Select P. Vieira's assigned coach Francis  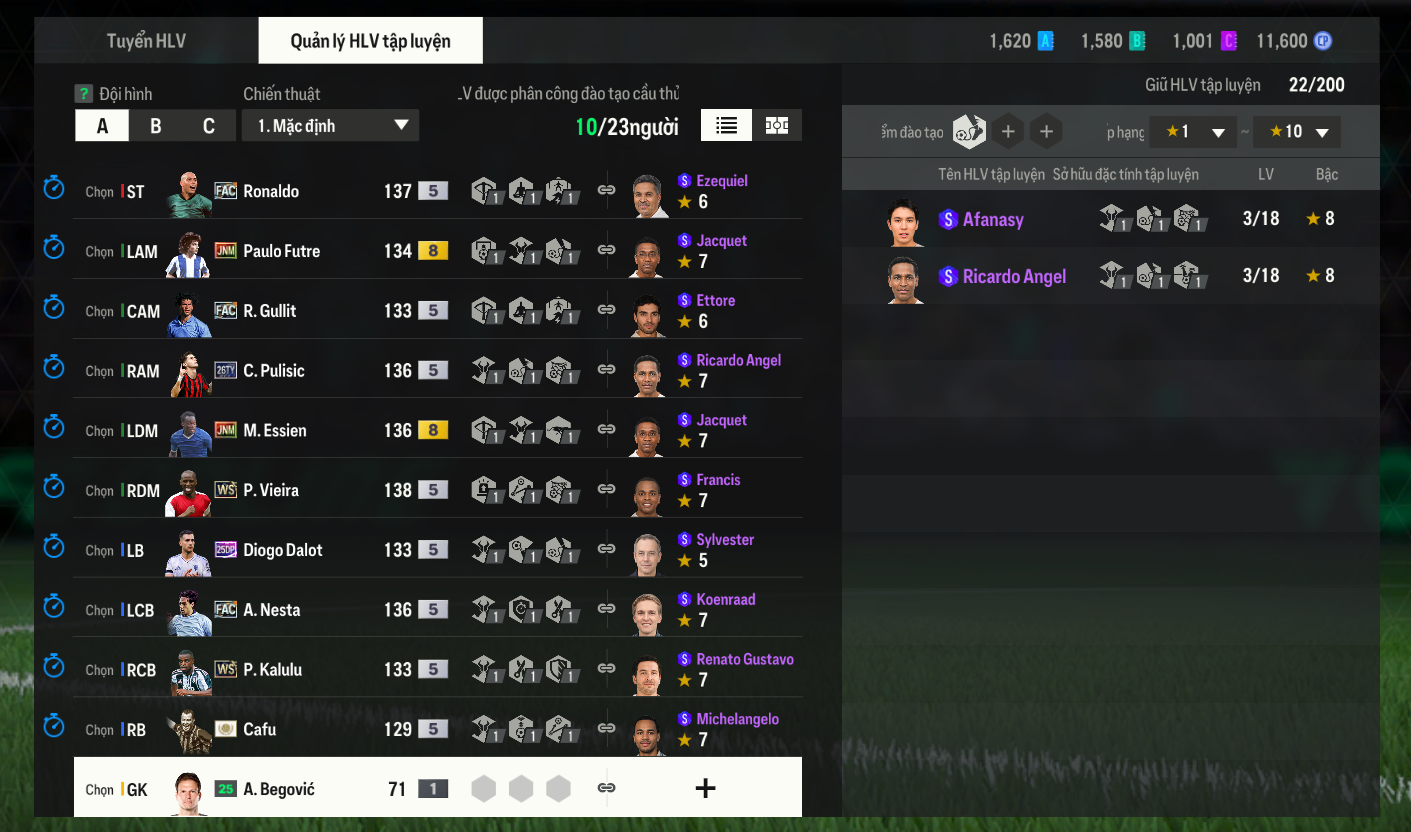pos(717,480)
